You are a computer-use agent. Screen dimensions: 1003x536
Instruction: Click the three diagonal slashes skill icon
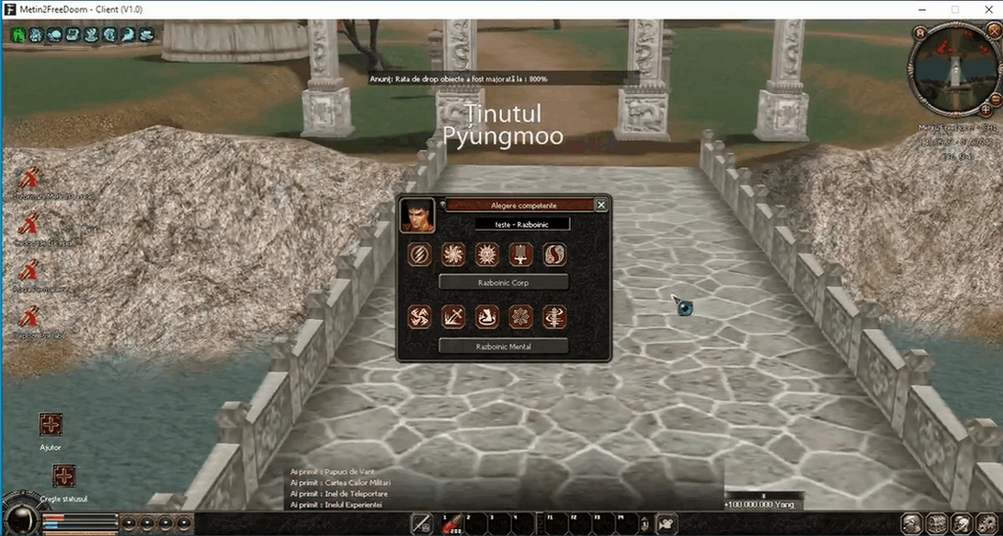pos(420,255)
